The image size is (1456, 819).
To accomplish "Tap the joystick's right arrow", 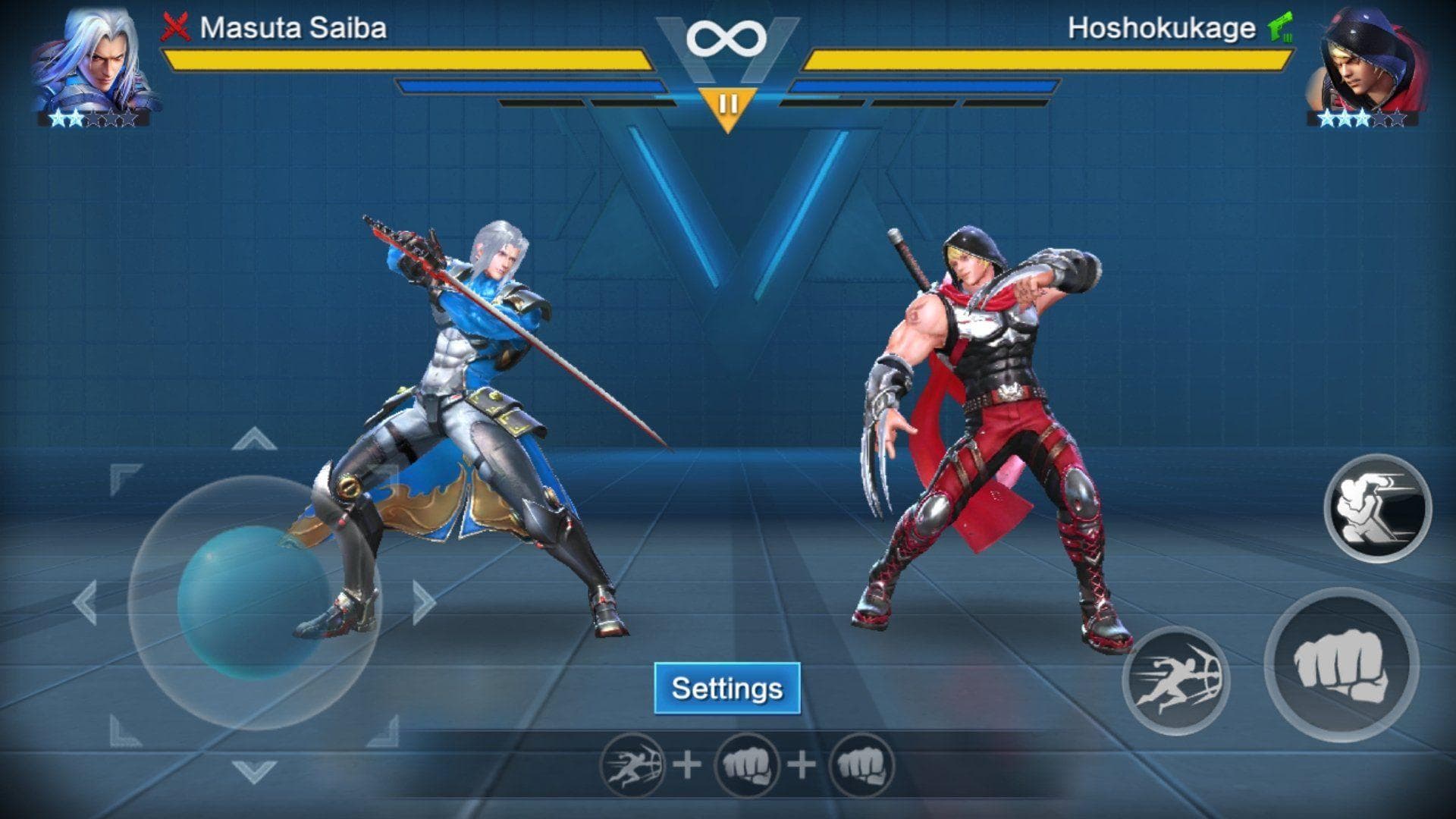I will [423, 602].
